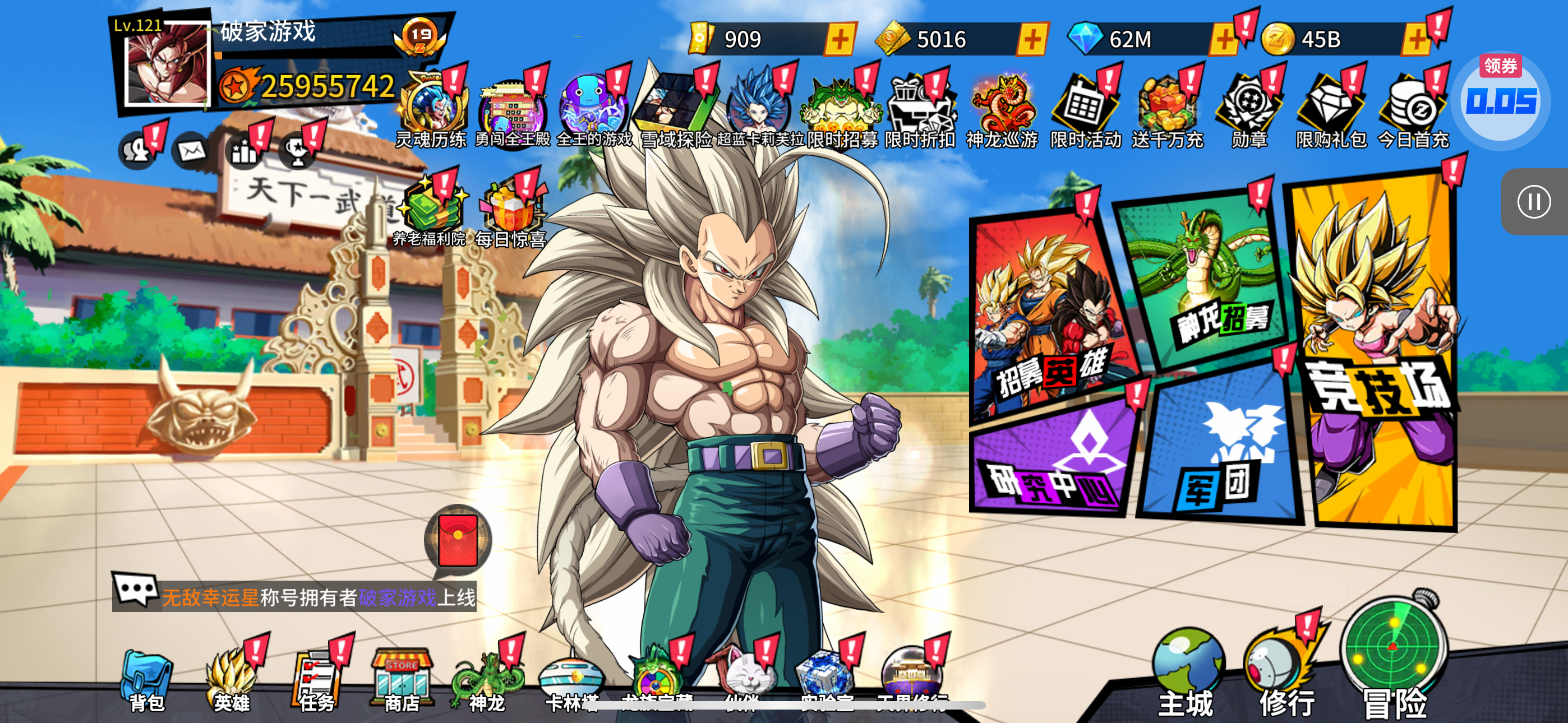Open the 冒险 adventure radar

point(1394,664)
